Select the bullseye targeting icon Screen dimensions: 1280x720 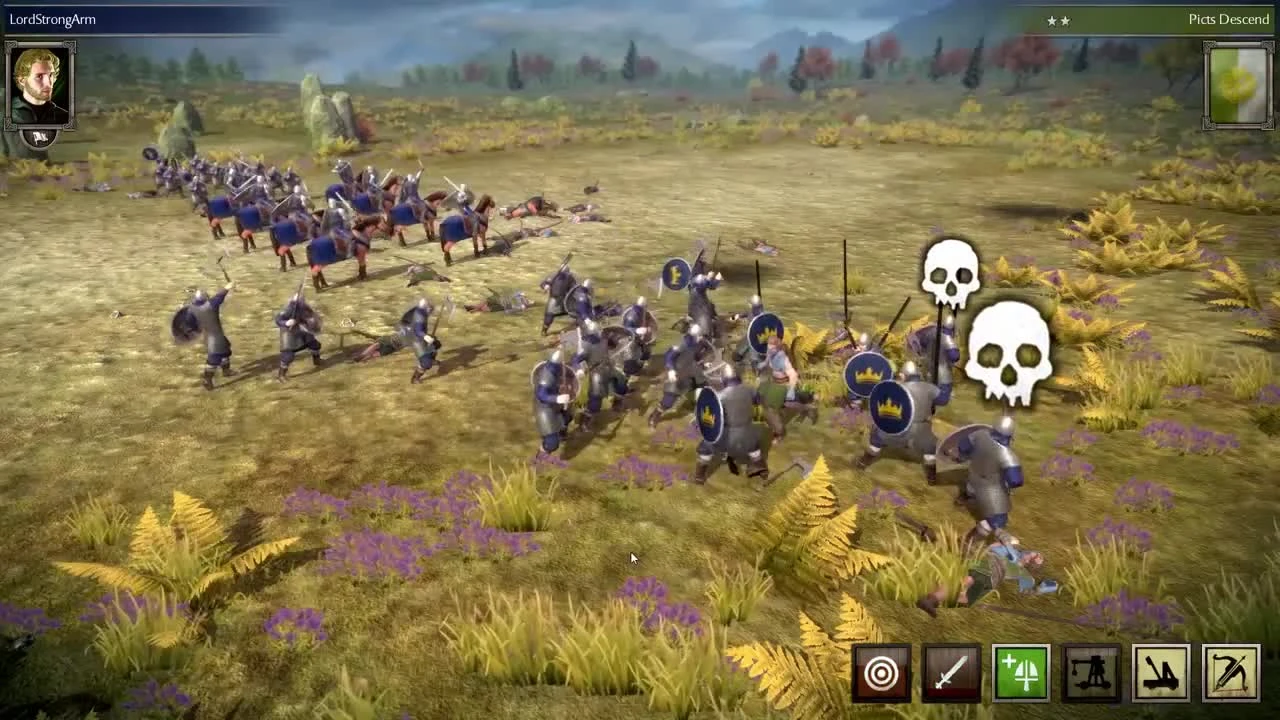tap(880, 672)
